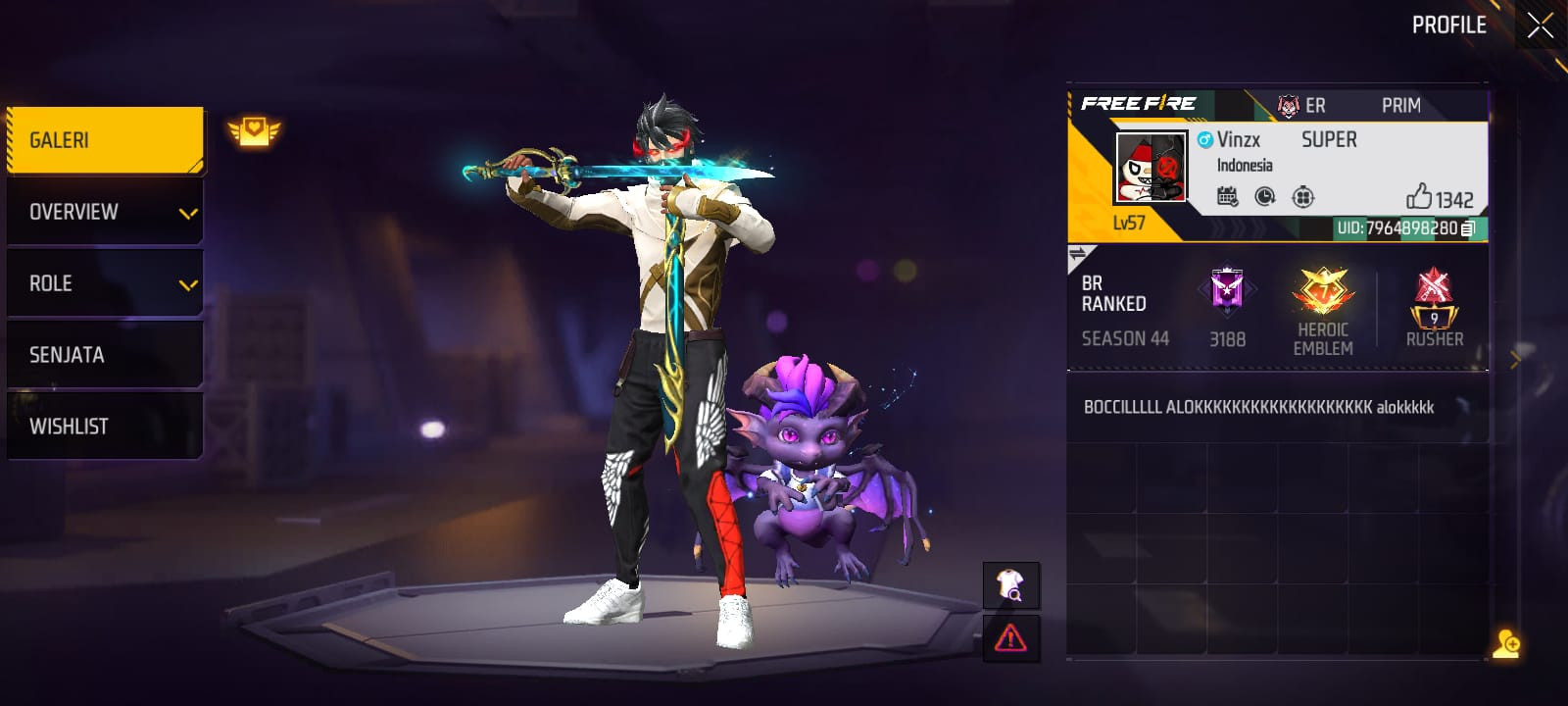Viewport: 1568px width, 706px height.
Task: Select the crosshair icon on profile card
Action: click(1302, 197)
